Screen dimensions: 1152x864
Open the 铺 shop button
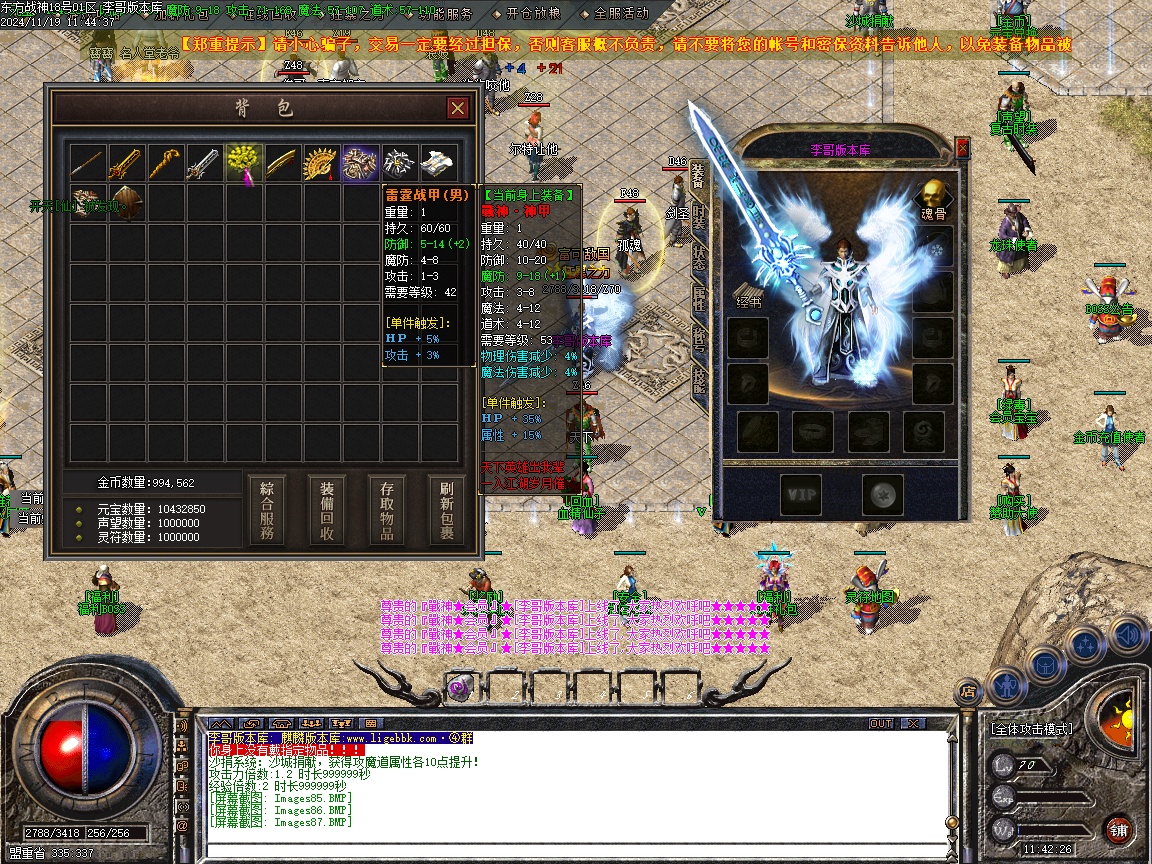[1118, 829]
